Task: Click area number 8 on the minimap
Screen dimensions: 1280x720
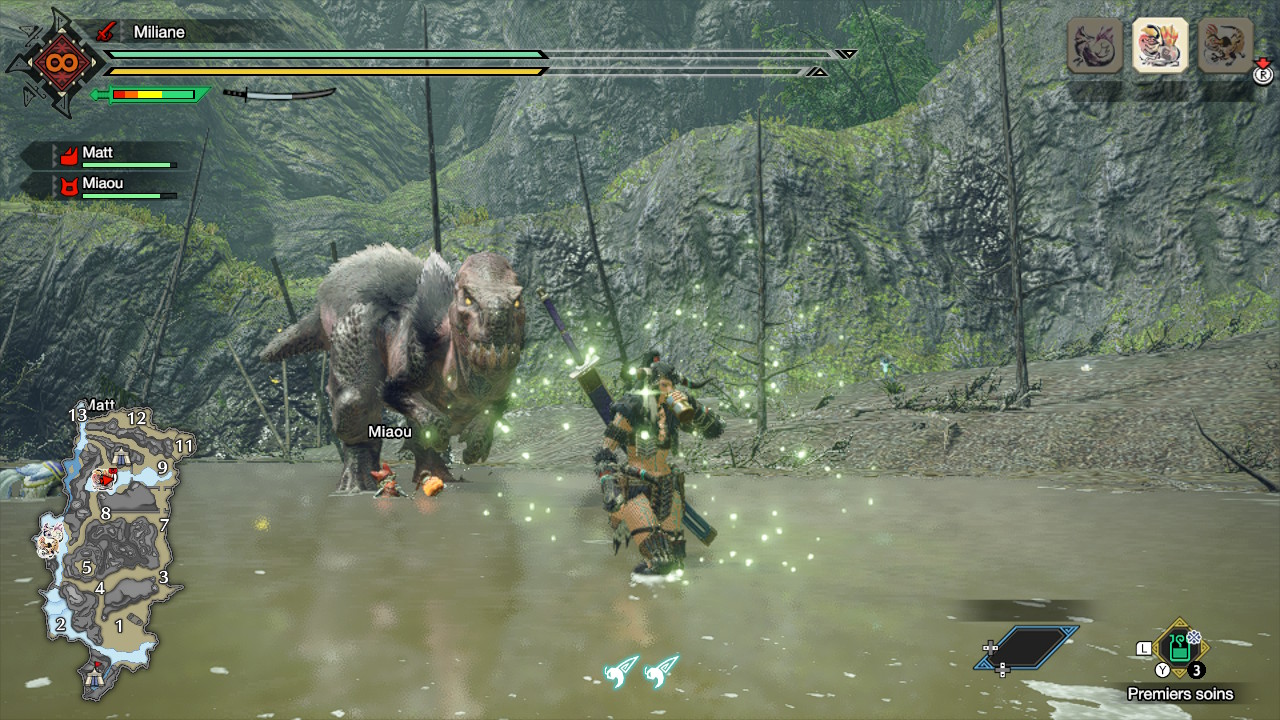Action: coord(105,513)
